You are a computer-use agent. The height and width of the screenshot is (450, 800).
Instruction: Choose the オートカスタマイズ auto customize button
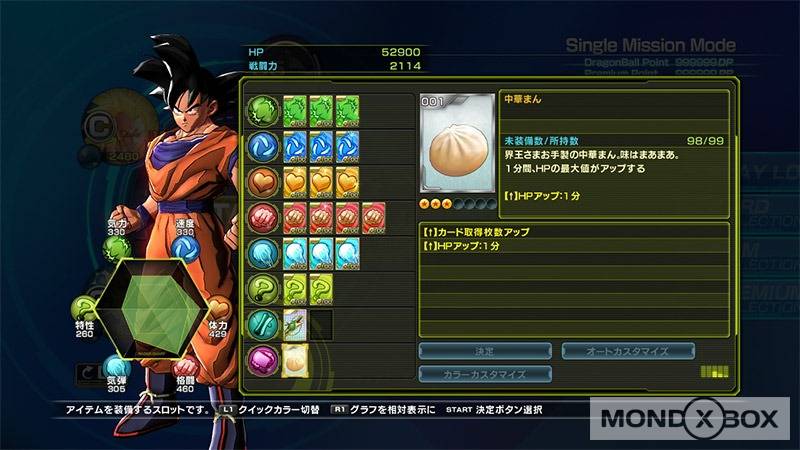tap(628, 351)
